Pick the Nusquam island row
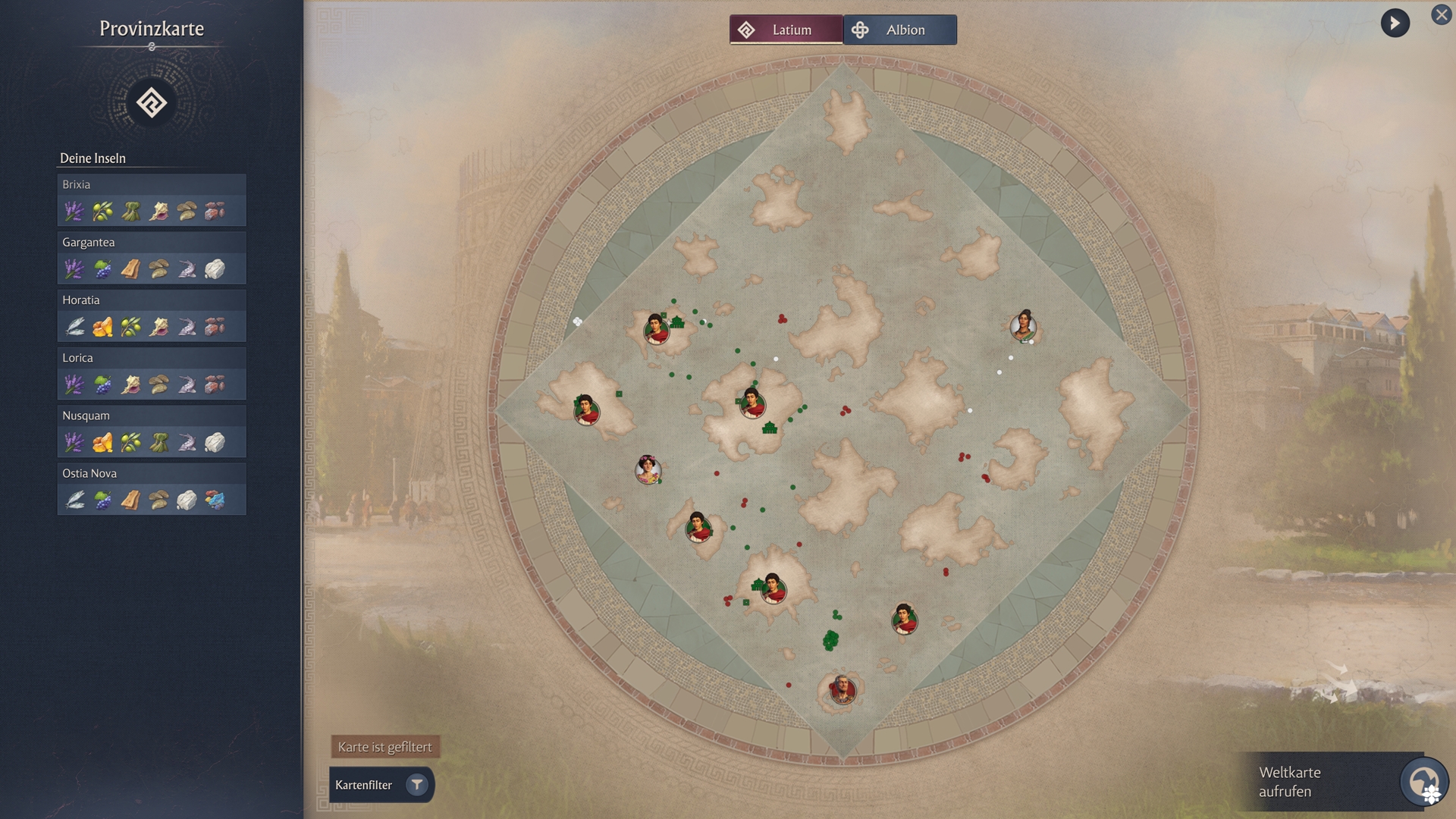 [x=152, y=431]
